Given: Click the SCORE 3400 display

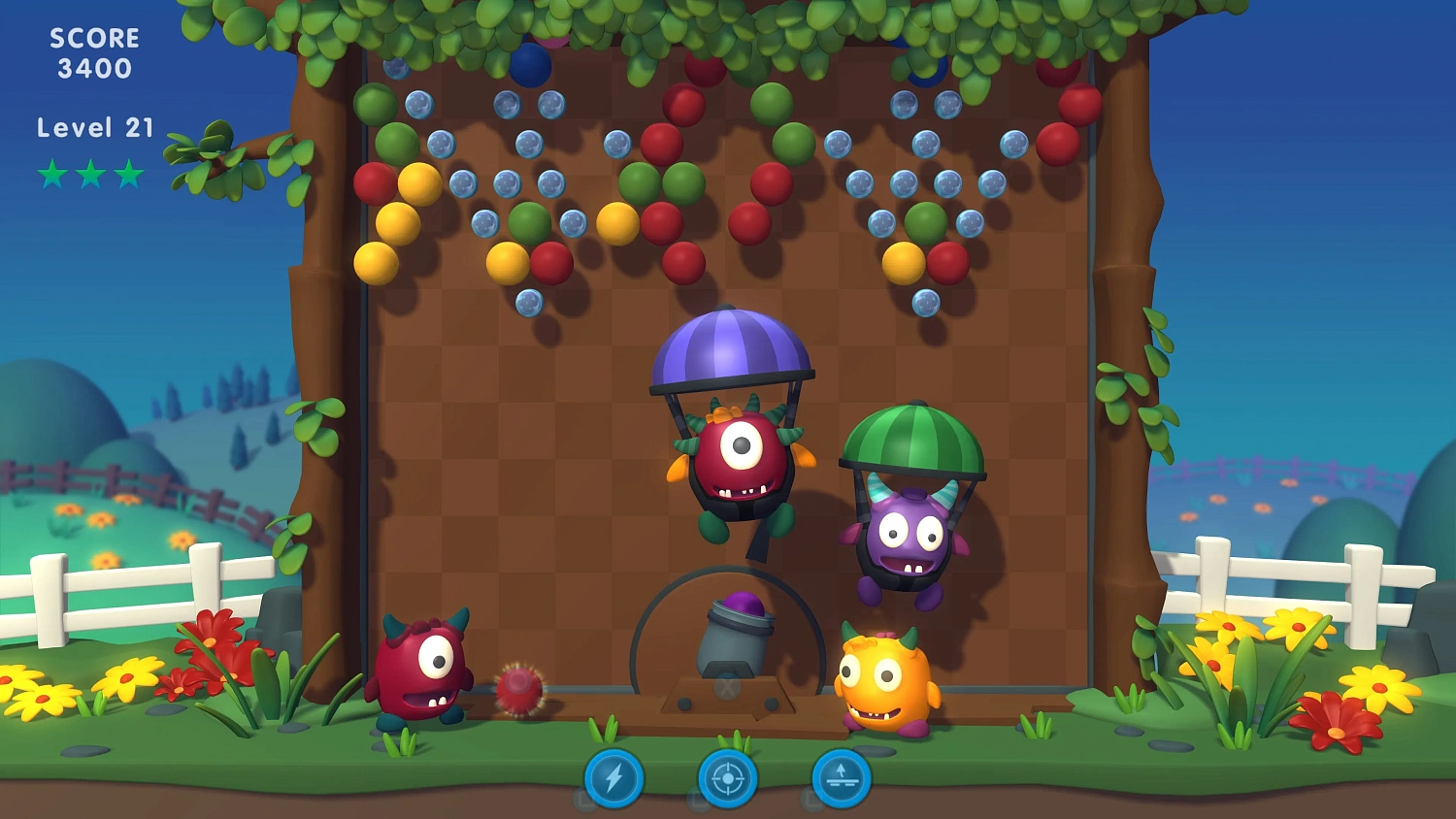Looking at the screenshot, I should [x=94, y=51].
